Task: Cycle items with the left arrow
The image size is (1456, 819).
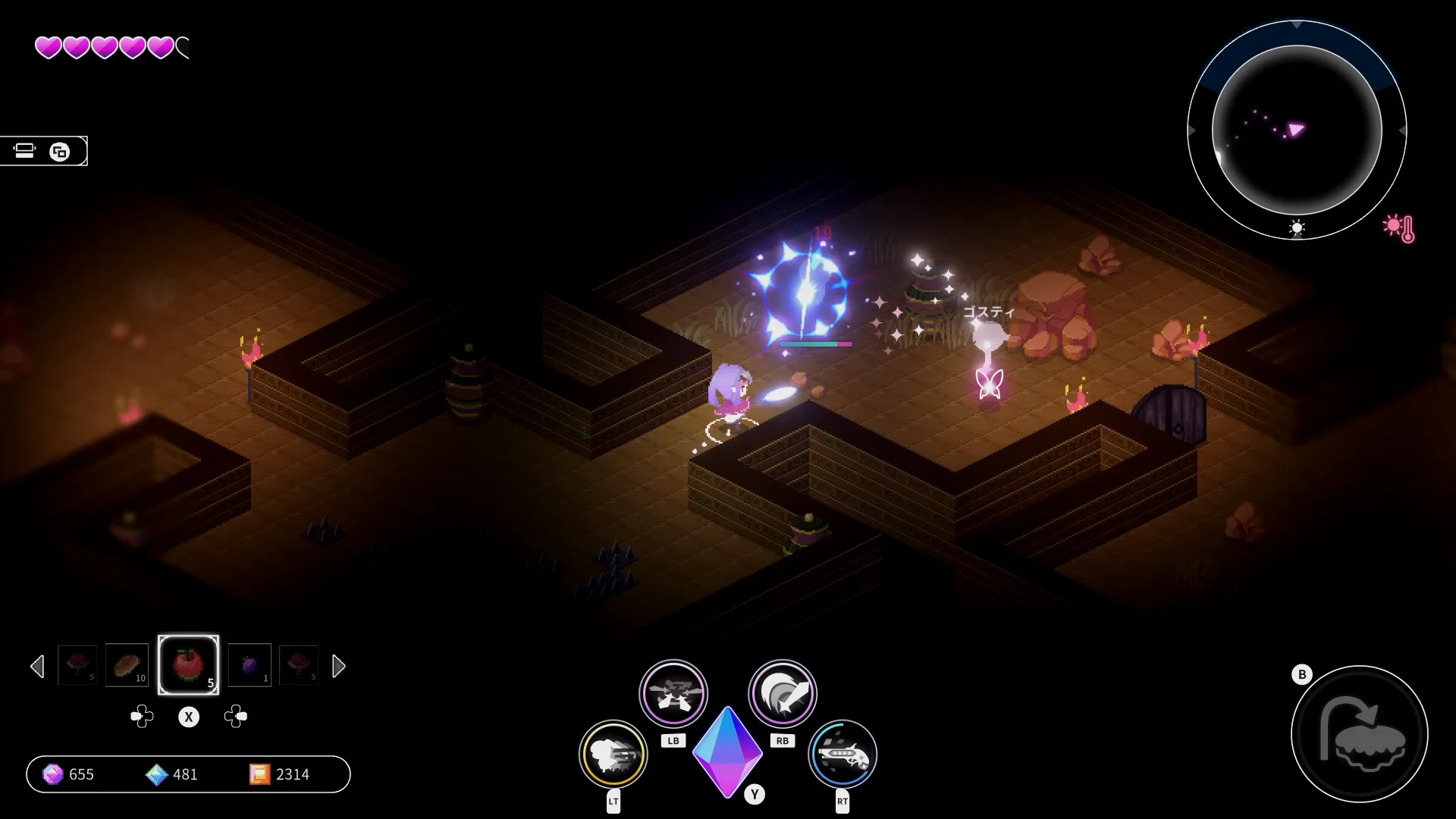Action: (37, 667)
